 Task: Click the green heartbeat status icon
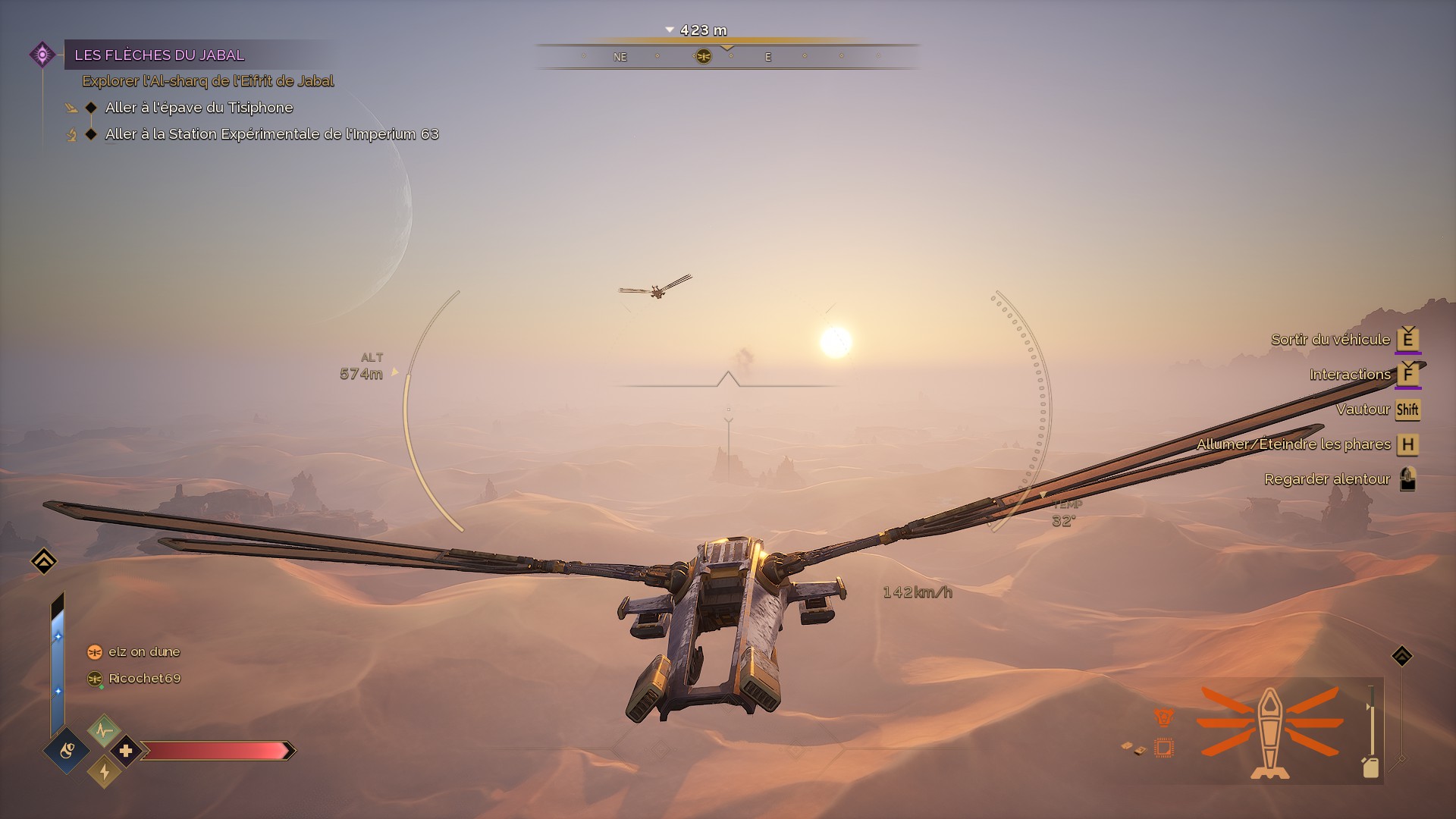(x=104, y=730)
